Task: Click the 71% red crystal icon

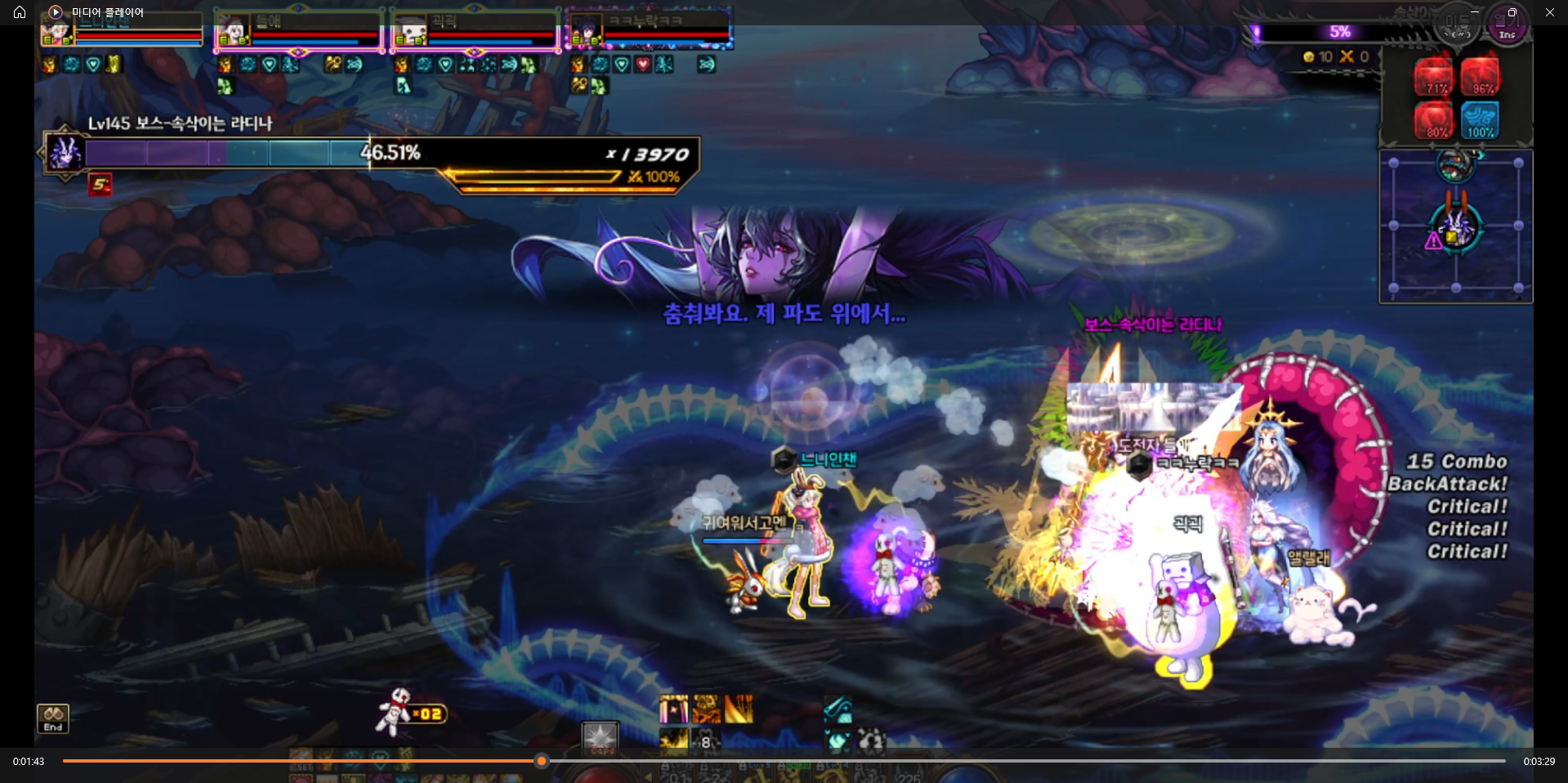Action: pos(1434,77)
